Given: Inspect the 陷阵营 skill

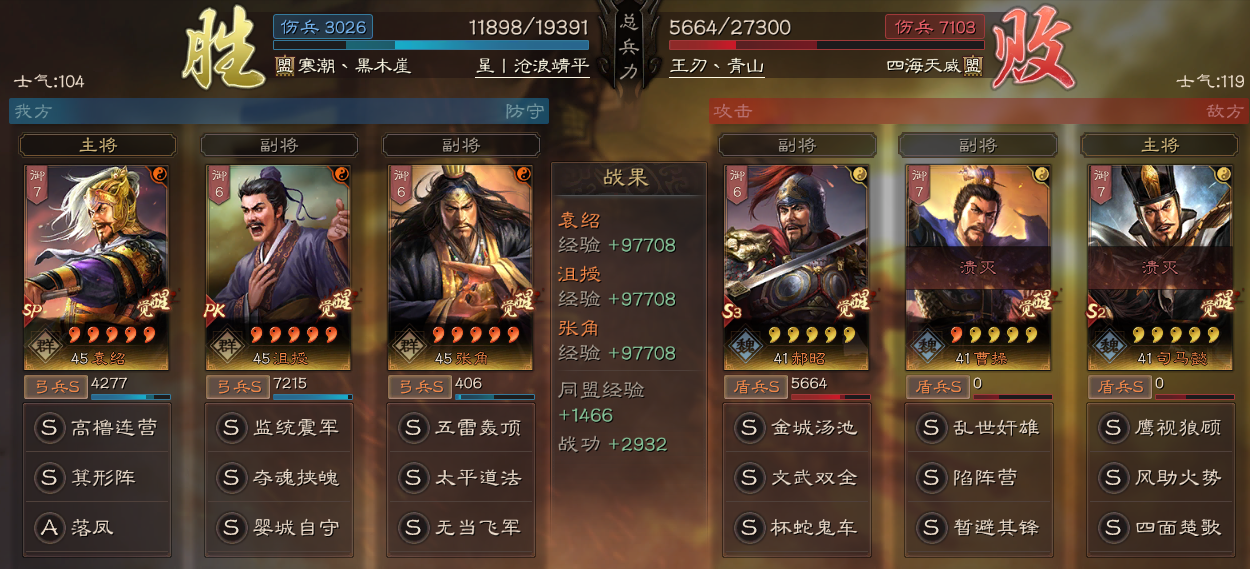Looking at the screenshot, I should (977, 478).
